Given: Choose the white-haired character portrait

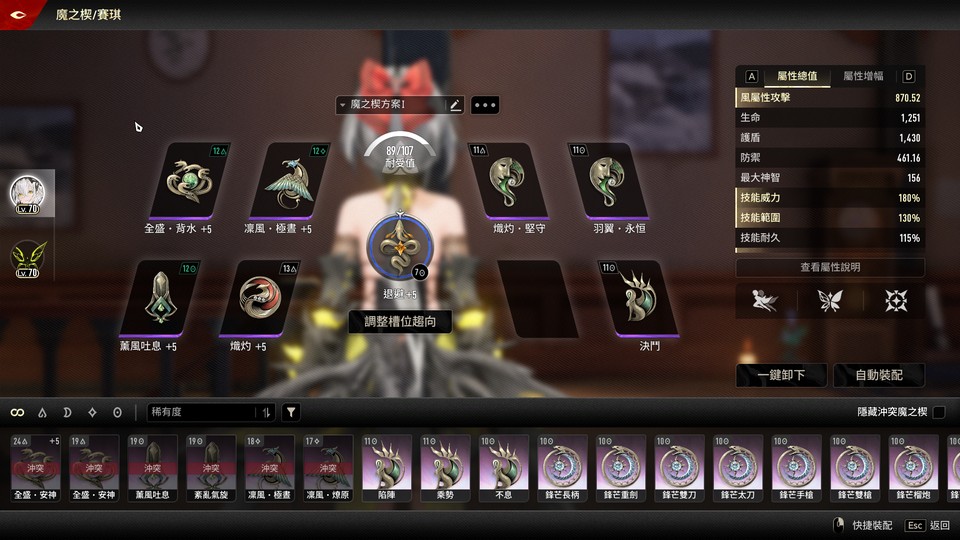Looking at the screenshot, I should [31, 195].
